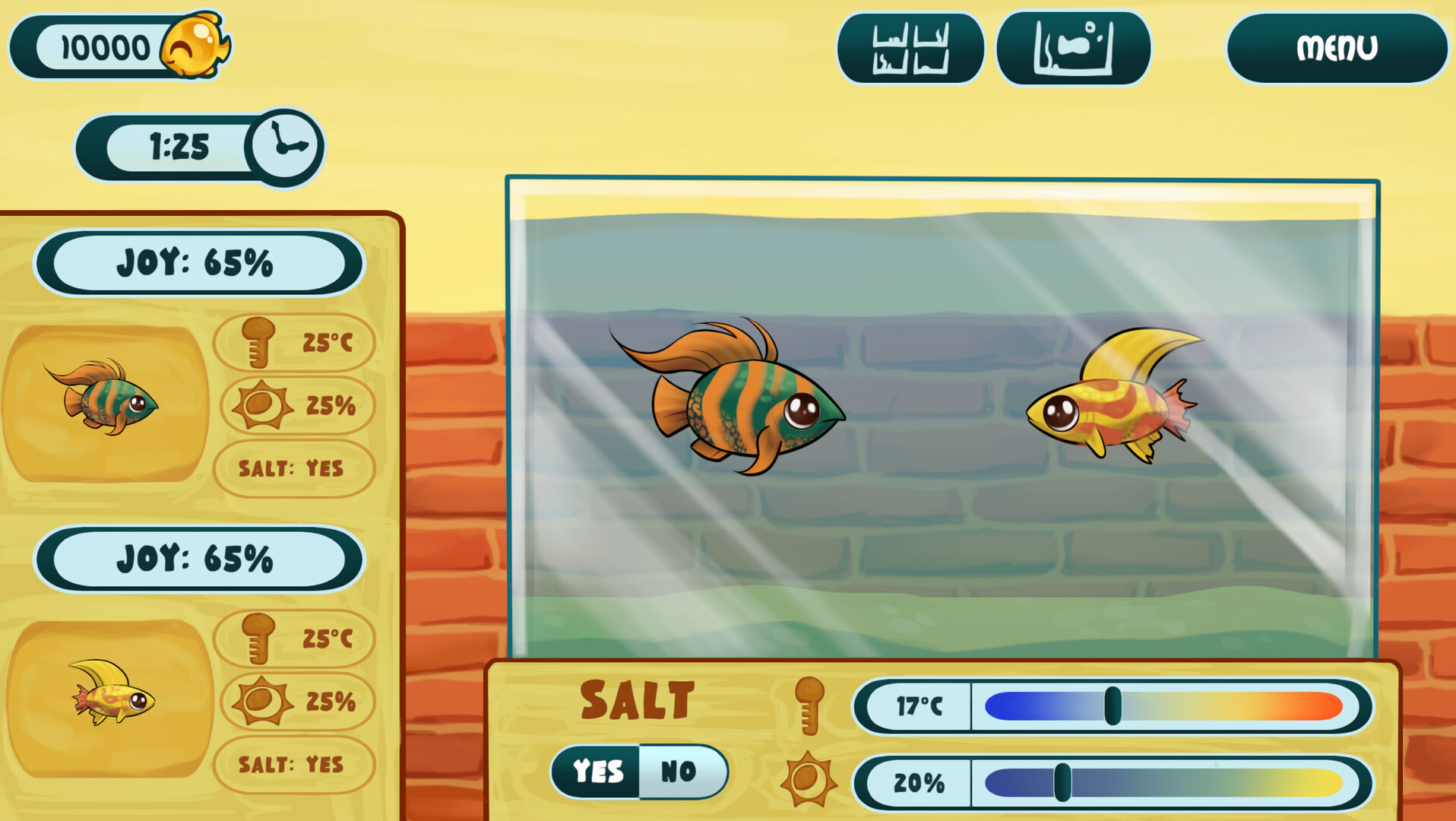Click the sun icon on the first fish card
Viewport: 1456px width, 821px height.
[259, 405]
